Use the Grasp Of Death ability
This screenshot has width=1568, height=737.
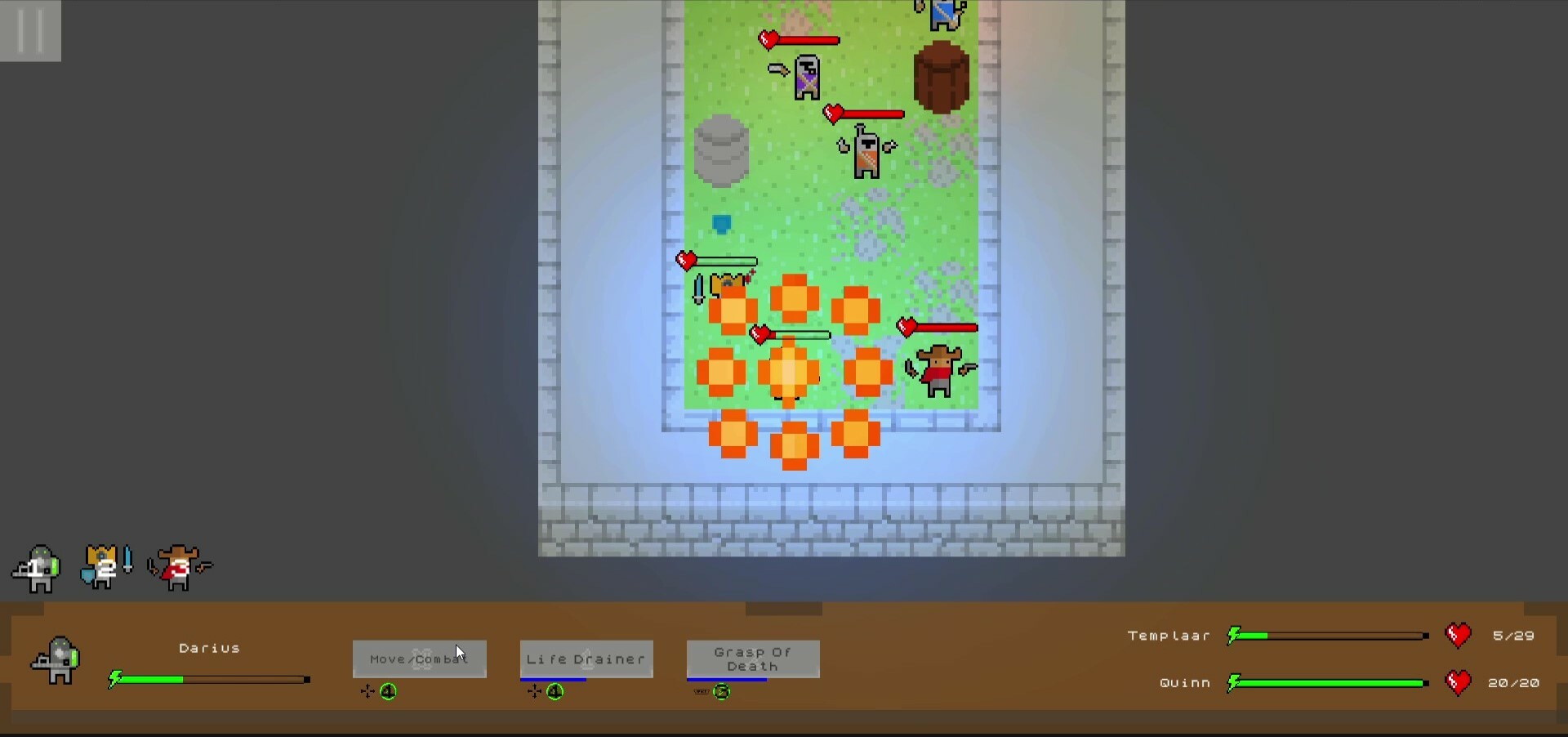pyautogui.click(x=752, y=659)
